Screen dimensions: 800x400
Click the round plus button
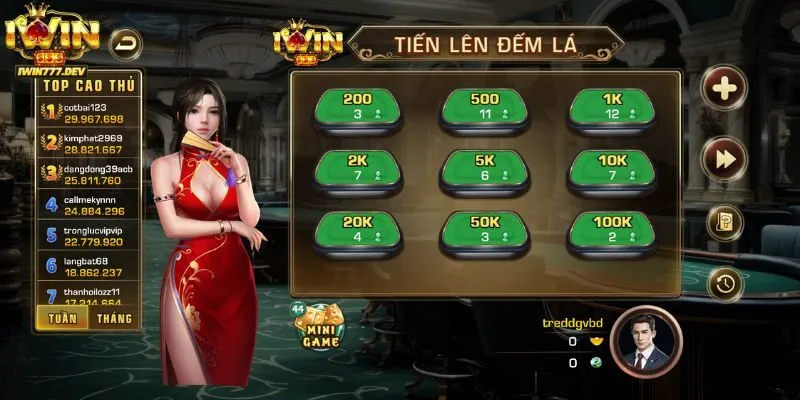pos(723,89)
